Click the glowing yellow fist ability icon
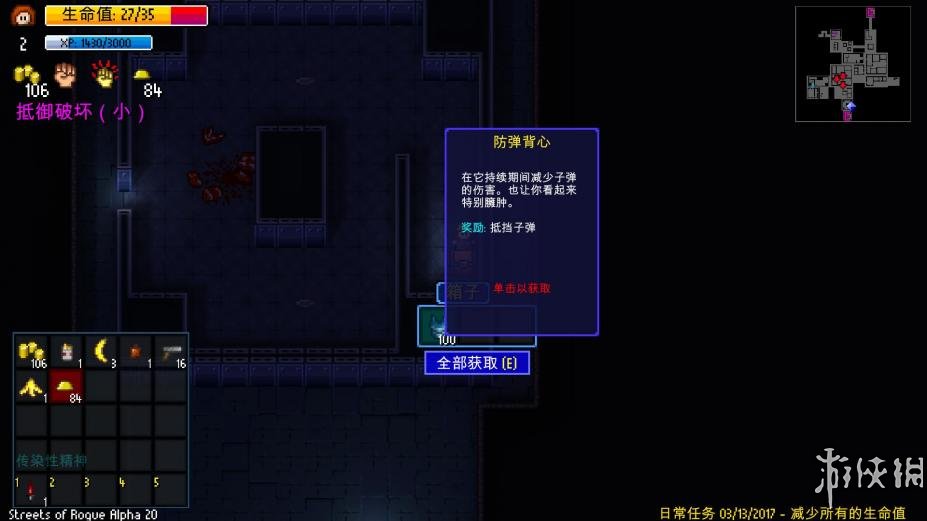 pos(103,73)
